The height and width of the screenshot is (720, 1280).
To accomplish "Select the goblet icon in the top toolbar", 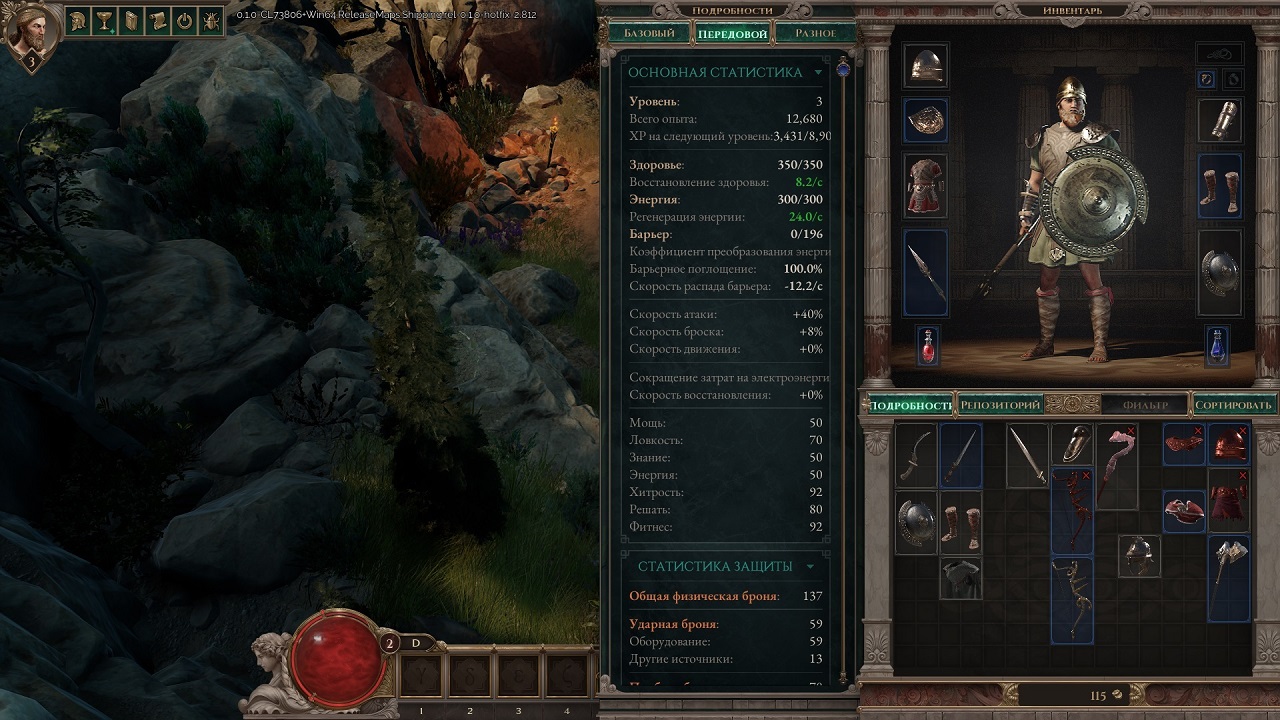I will 106,23.
